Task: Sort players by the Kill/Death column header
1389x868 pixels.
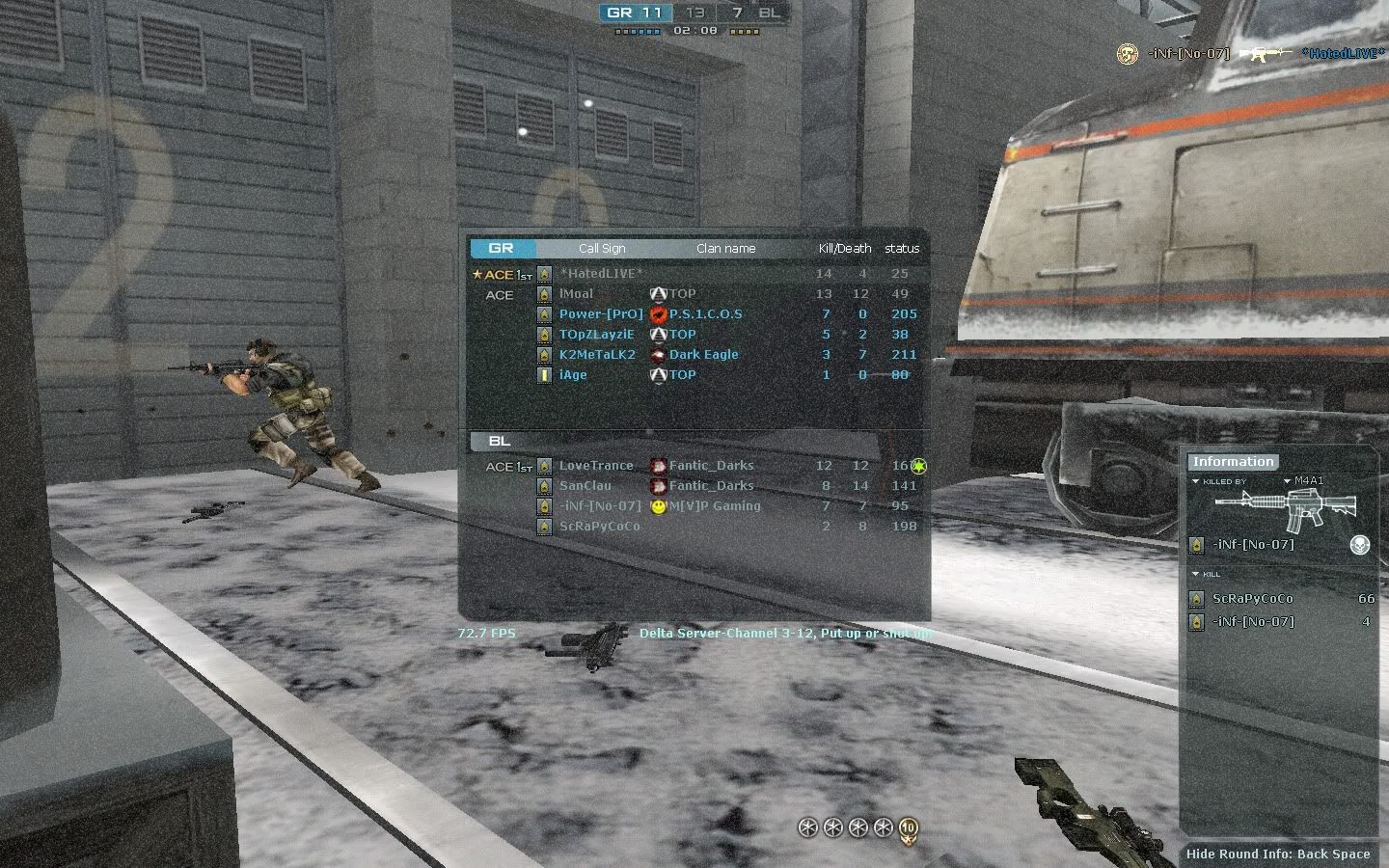Action: pos(844,248)
